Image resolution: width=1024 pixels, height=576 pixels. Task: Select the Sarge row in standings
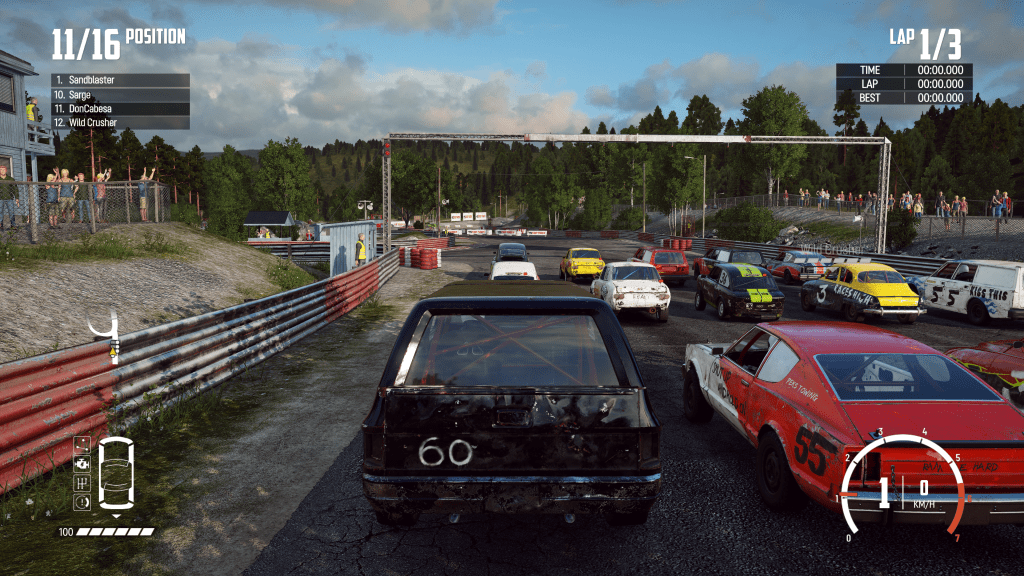120,94
